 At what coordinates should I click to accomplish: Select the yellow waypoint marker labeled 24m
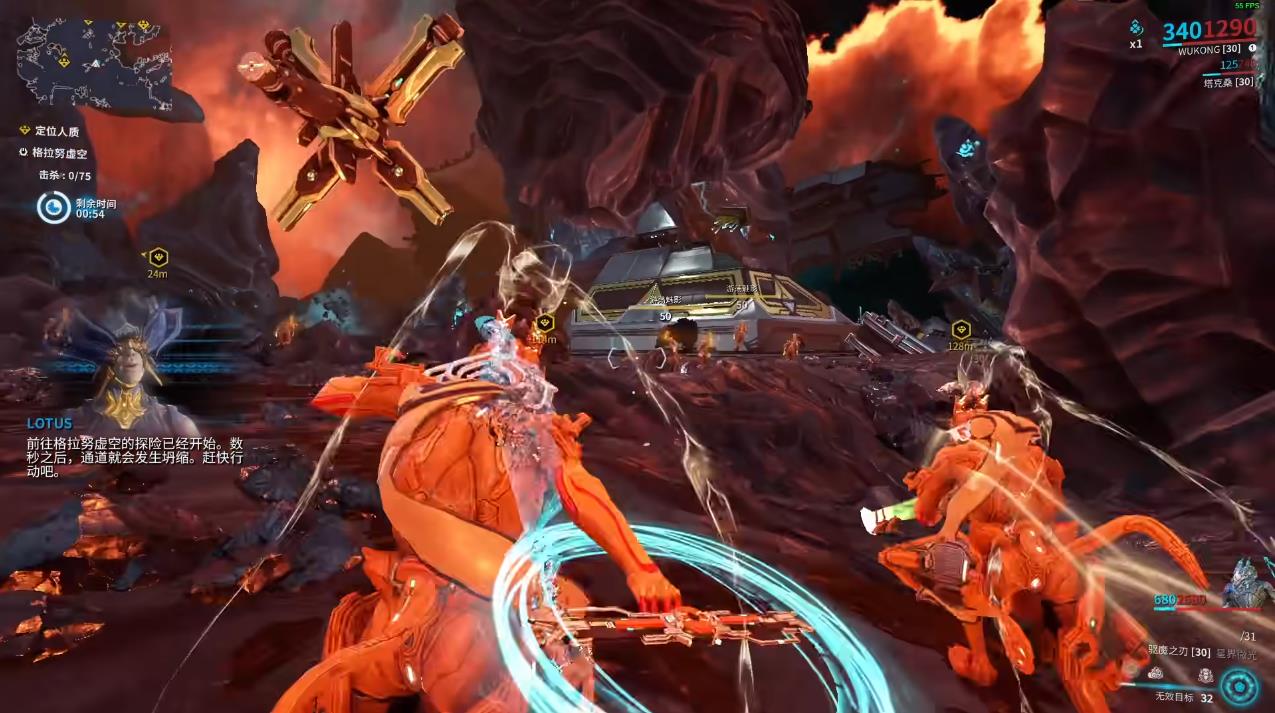click(x=158, y=257)
